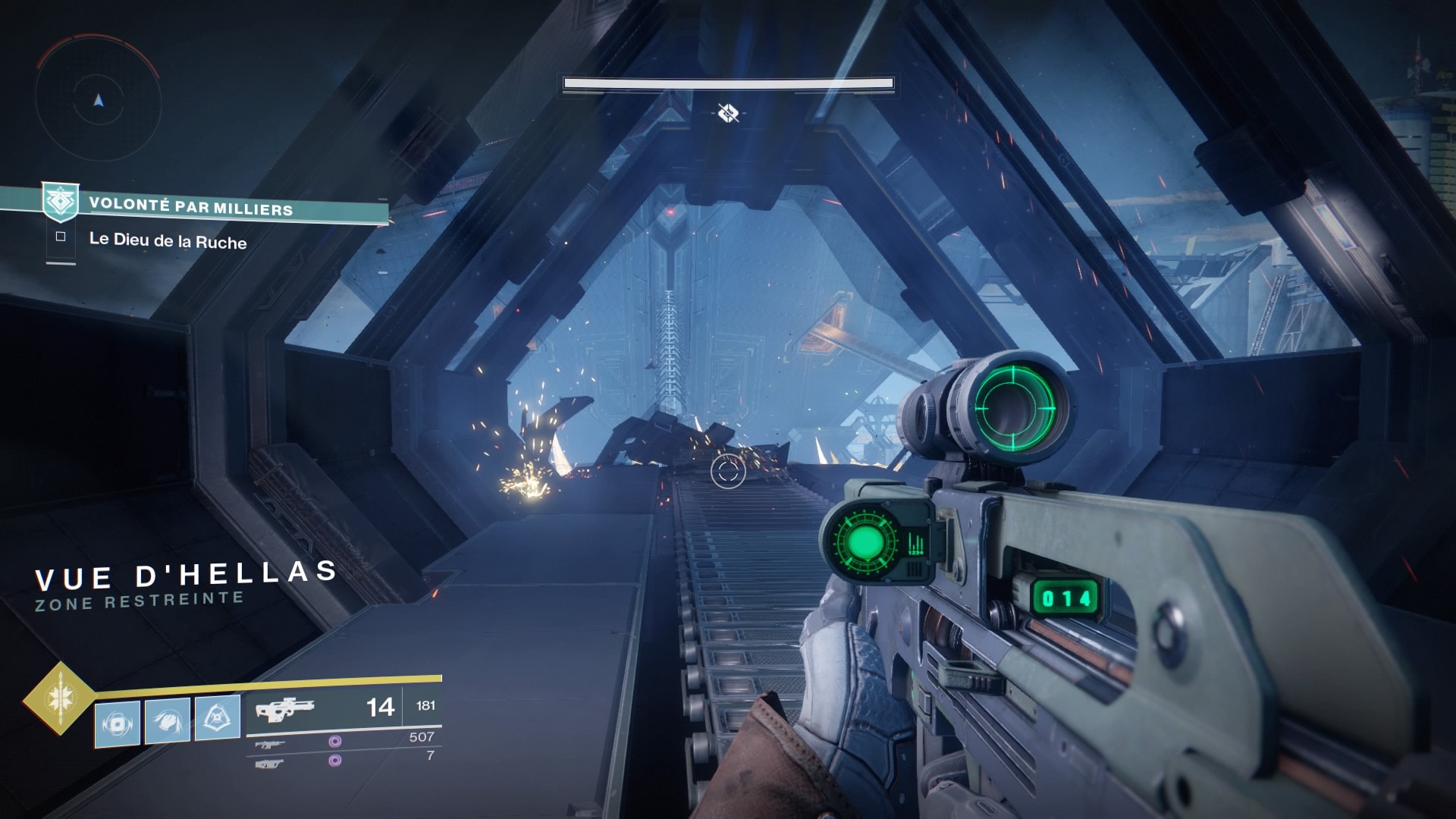Viewport: 1456px width, 819px height.
Task: Select the grenade ability icon
Action: (x=118, y=723)
